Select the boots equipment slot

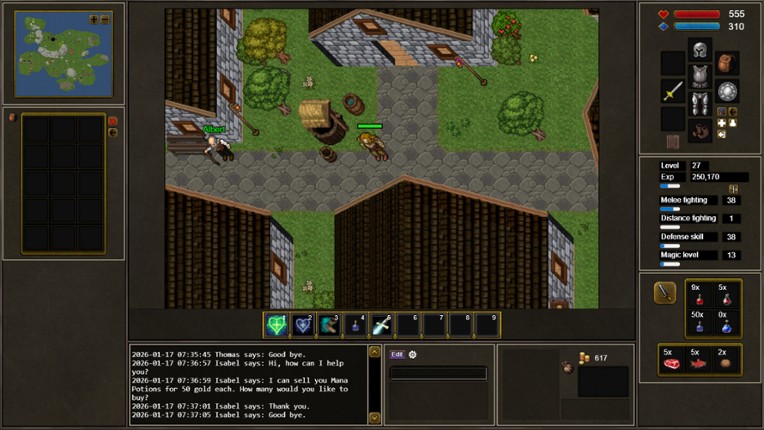699,131
